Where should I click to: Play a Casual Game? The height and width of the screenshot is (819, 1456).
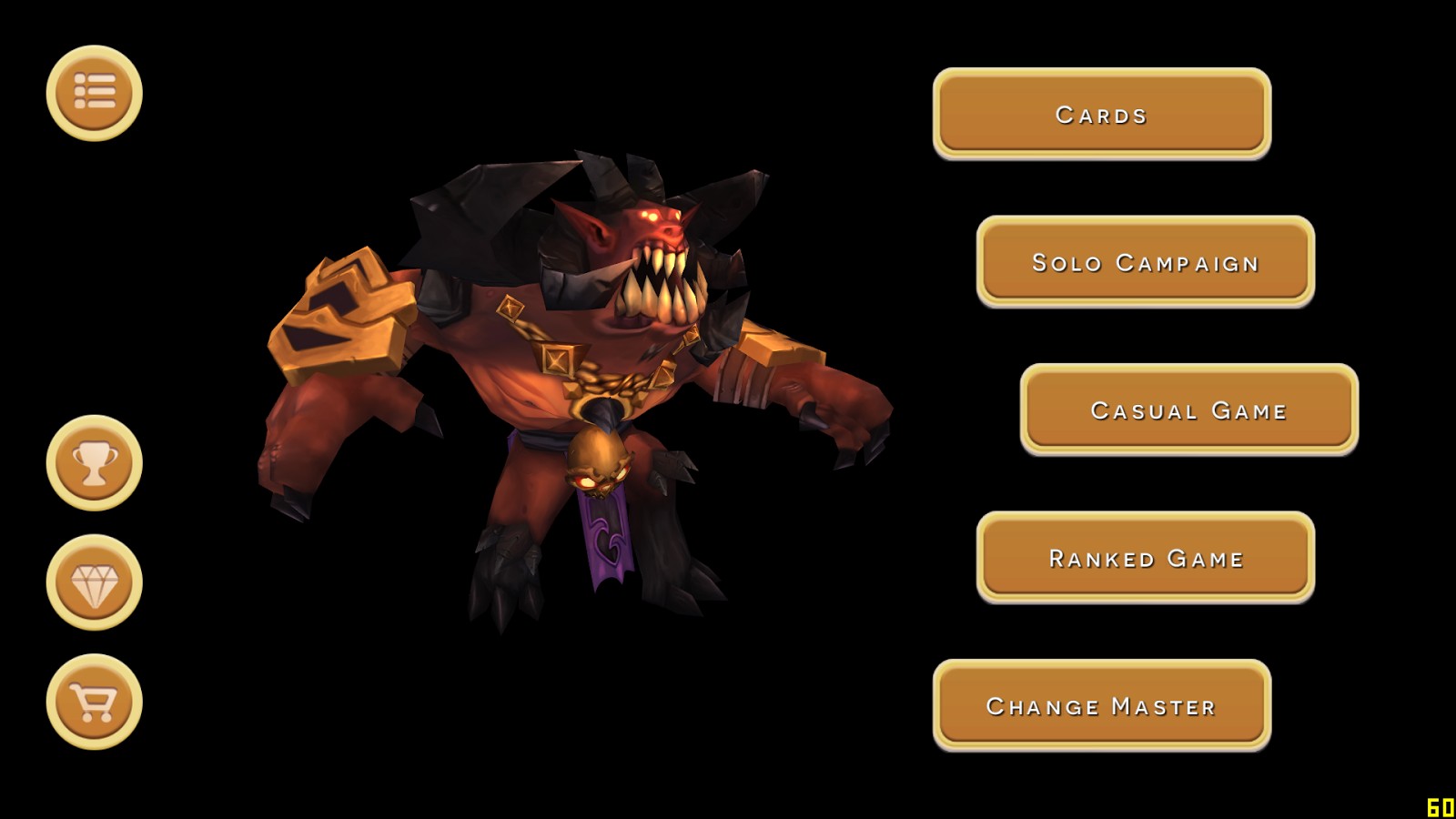click(x=1188, y=409)
